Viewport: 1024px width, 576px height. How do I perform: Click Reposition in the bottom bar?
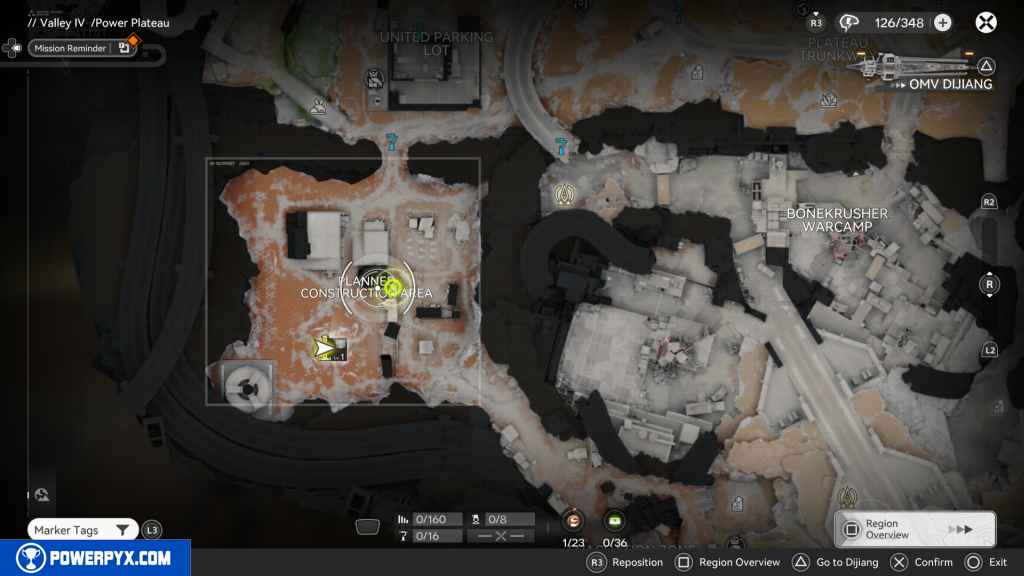(625, 562)
